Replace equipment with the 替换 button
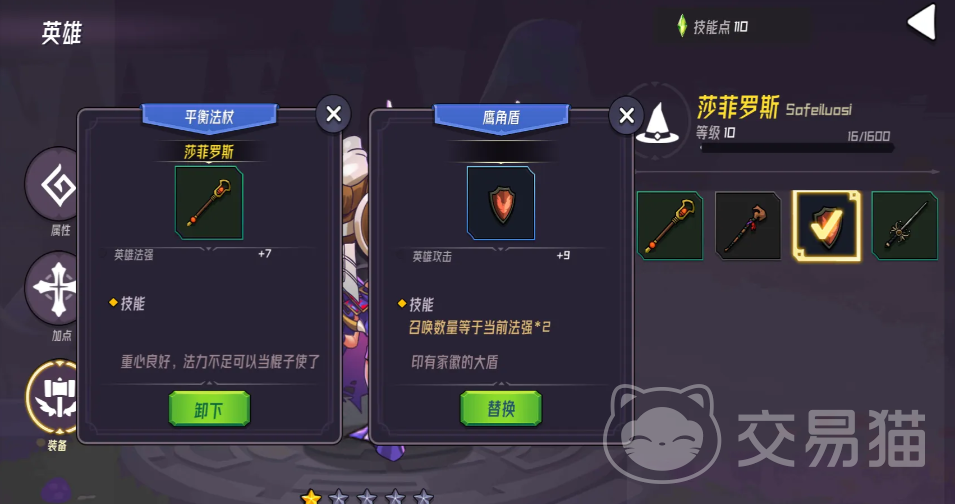The height and width of the screenshot is (504, 955). 500,408
